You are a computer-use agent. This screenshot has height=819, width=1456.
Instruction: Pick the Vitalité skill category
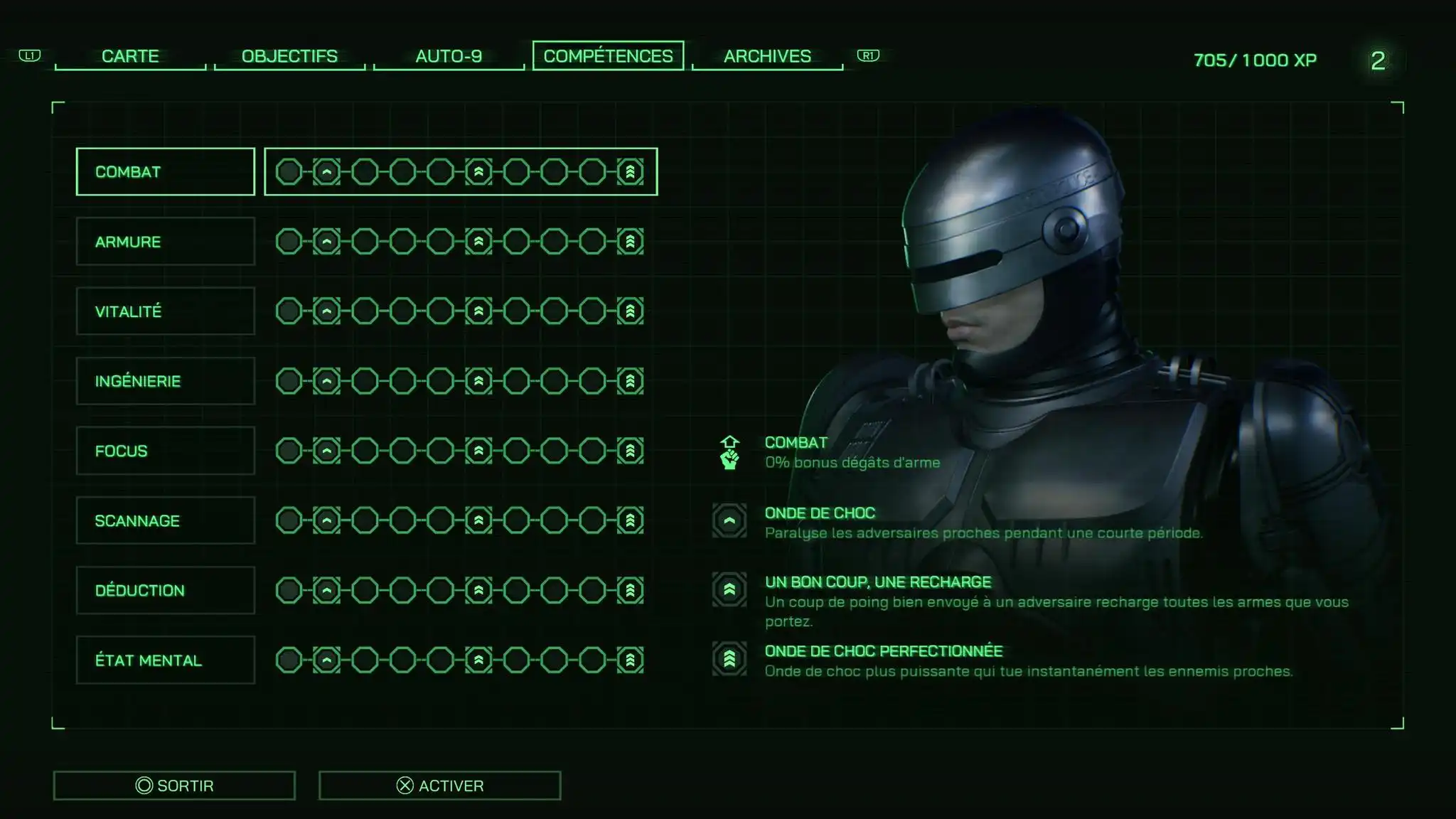click(x=165, y=311)
